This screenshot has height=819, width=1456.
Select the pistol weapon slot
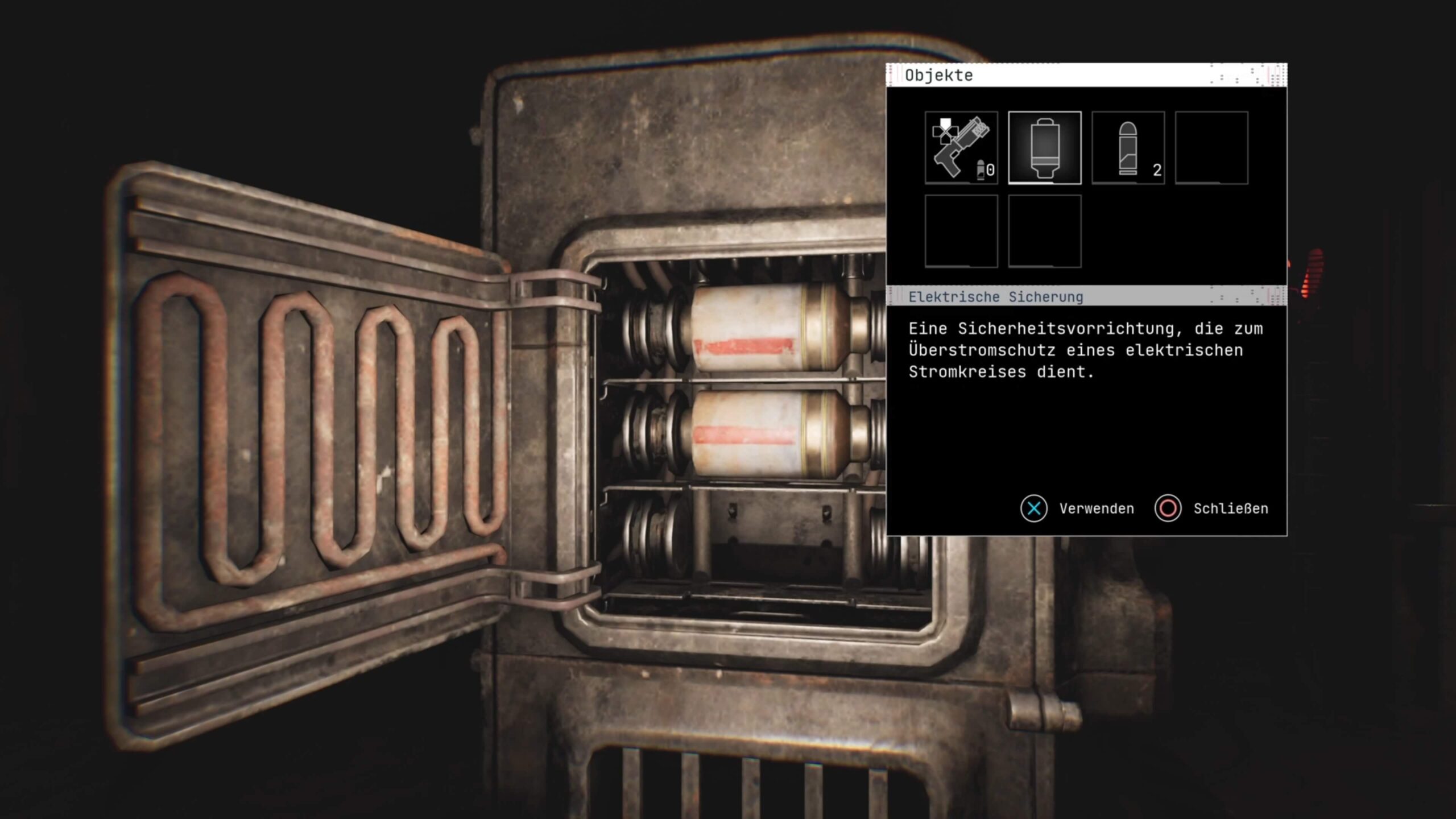click(961, 148)
